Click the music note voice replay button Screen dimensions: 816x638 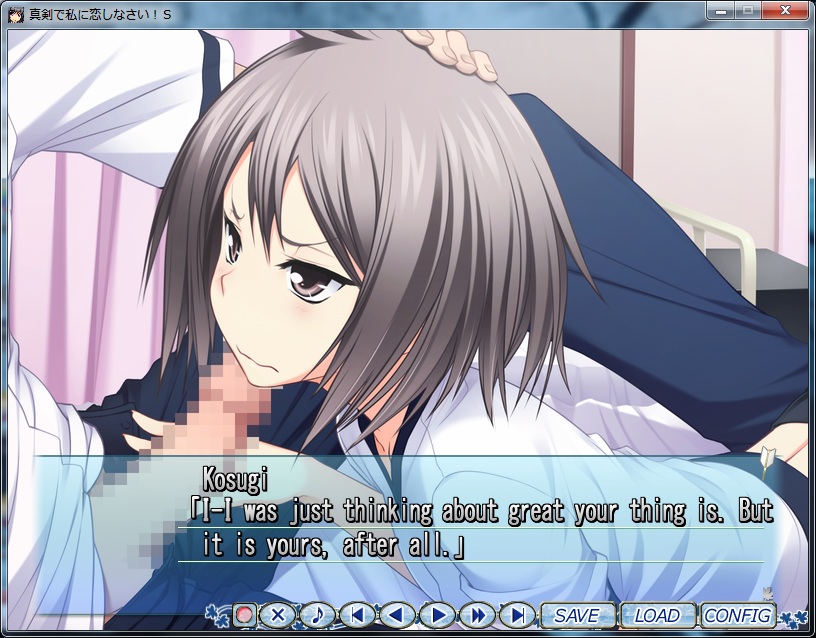tap(318, 615)
